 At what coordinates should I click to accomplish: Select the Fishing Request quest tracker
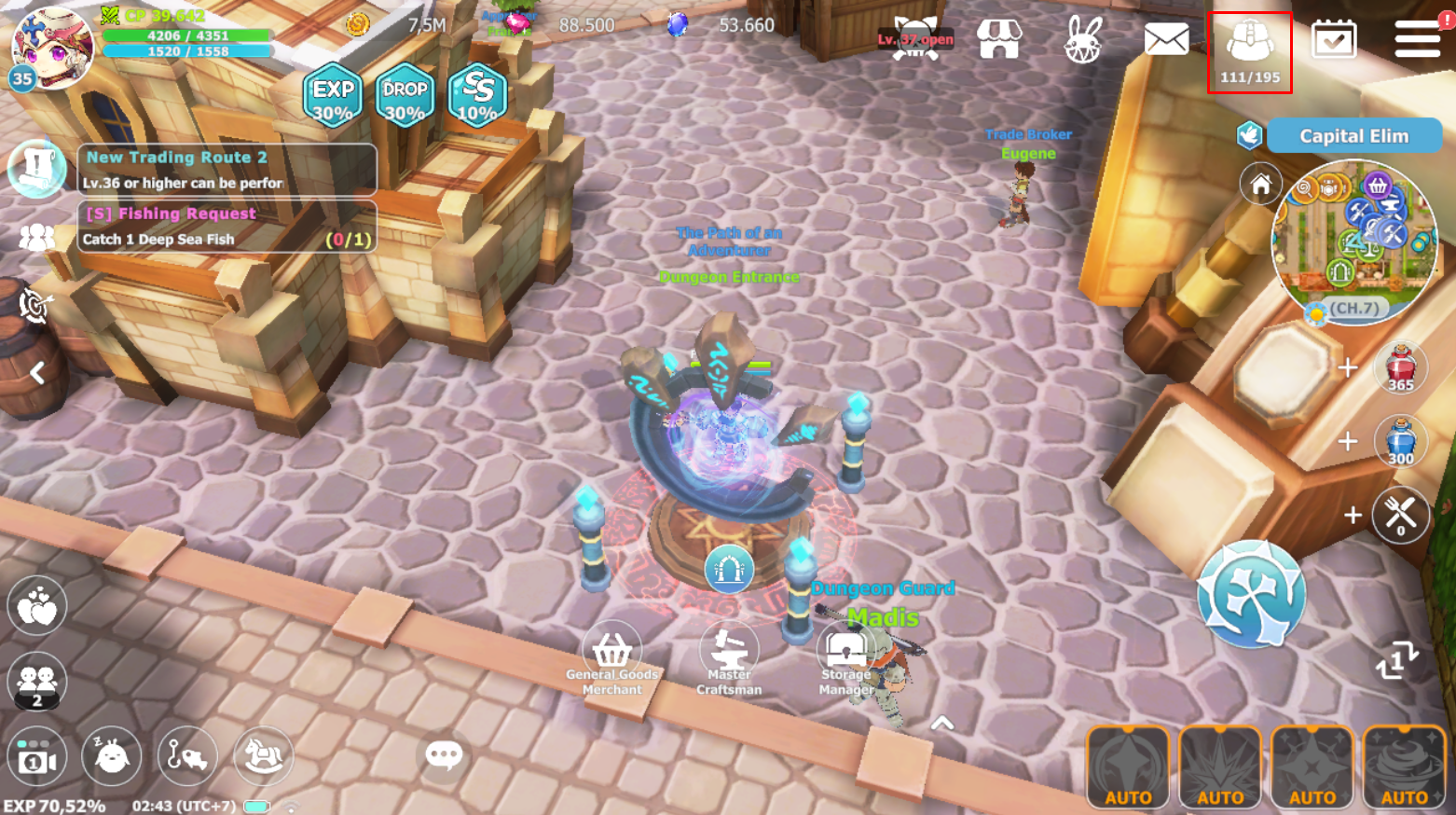(x=227, y=226)
